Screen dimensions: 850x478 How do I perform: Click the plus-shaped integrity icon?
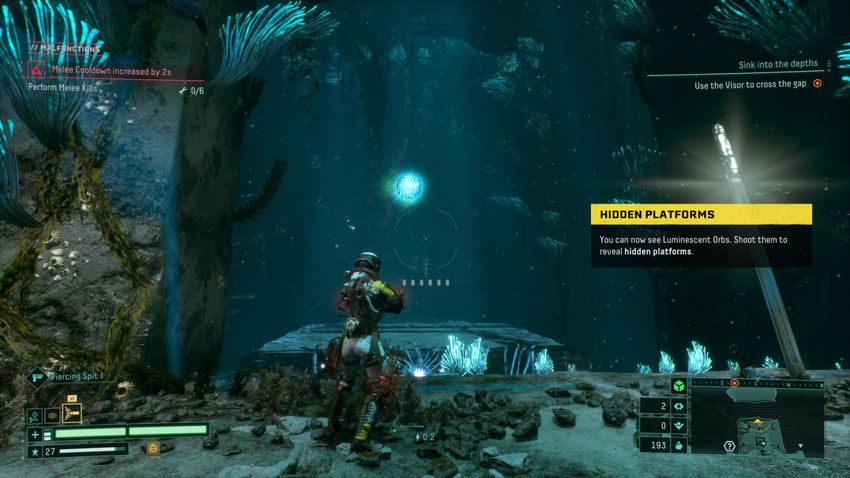[35, 434]
